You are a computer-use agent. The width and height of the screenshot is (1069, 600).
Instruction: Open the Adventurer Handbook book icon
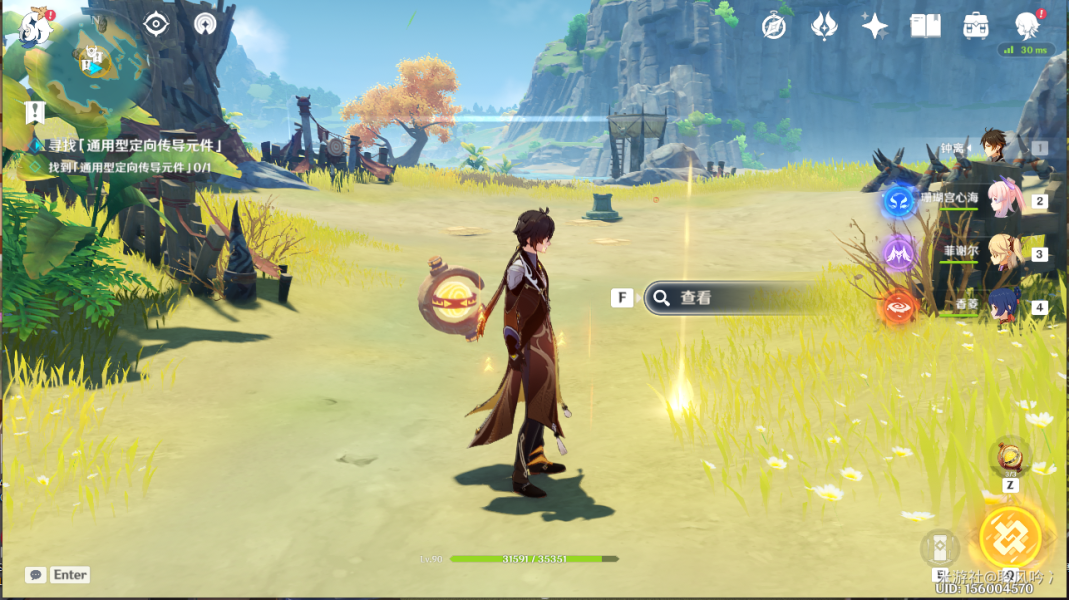[926, 26]
